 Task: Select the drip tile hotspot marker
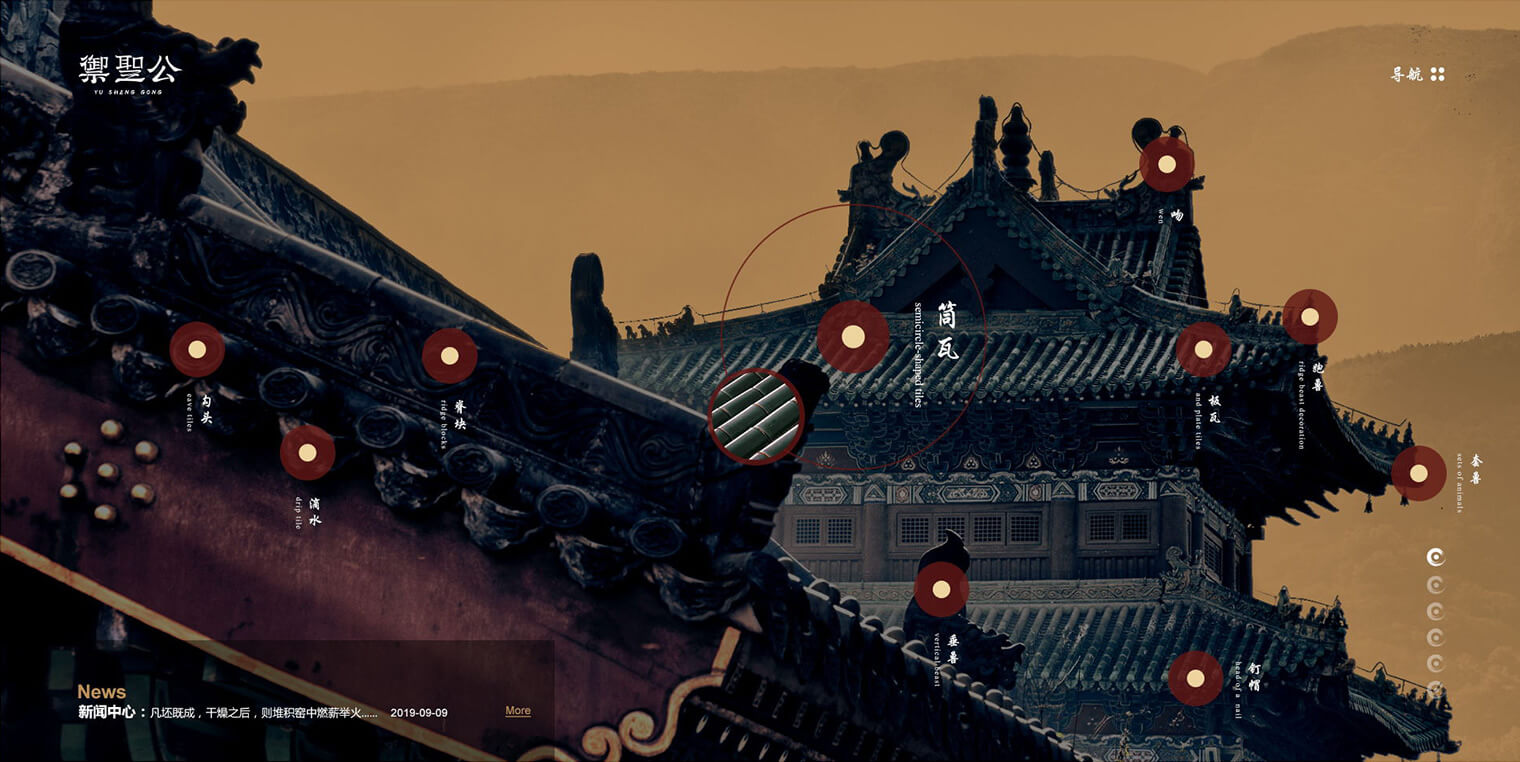(x=307, y=453)
